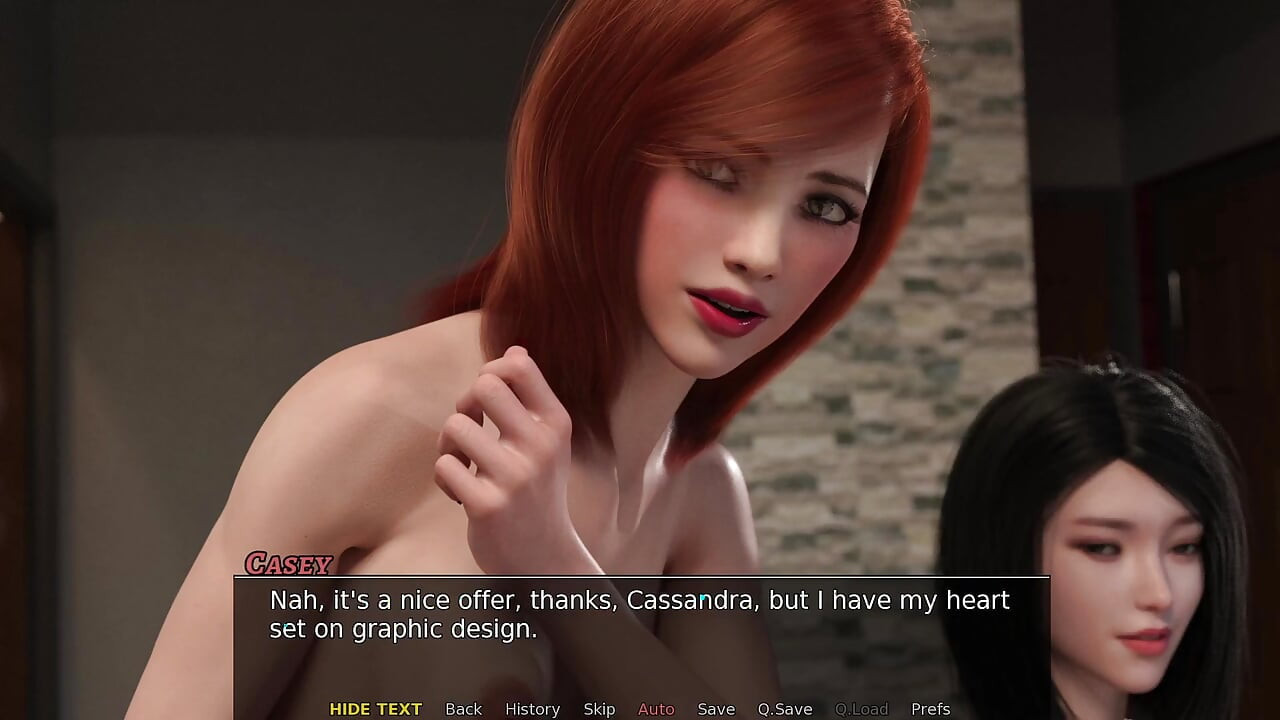Select Save from the quick menu
Screen dimensions: 1280x720
(x=716, y=708)
